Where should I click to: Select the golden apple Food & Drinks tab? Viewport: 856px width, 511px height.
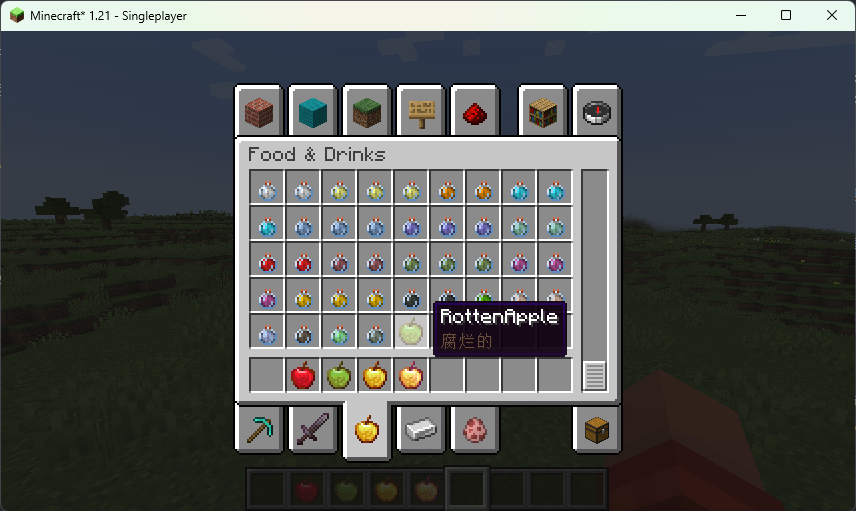[367, 430]
